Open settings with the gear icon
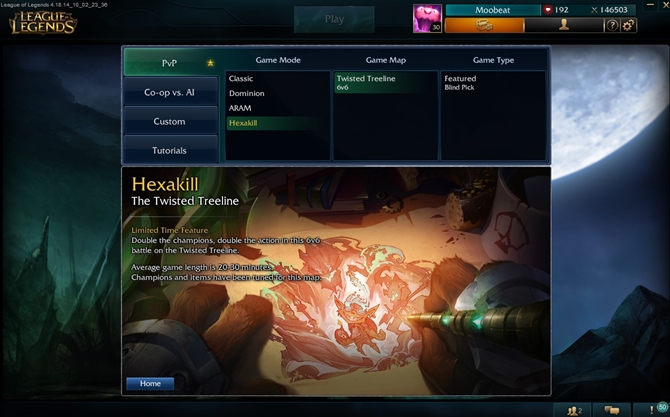670x417 pixels. (628, 25)
